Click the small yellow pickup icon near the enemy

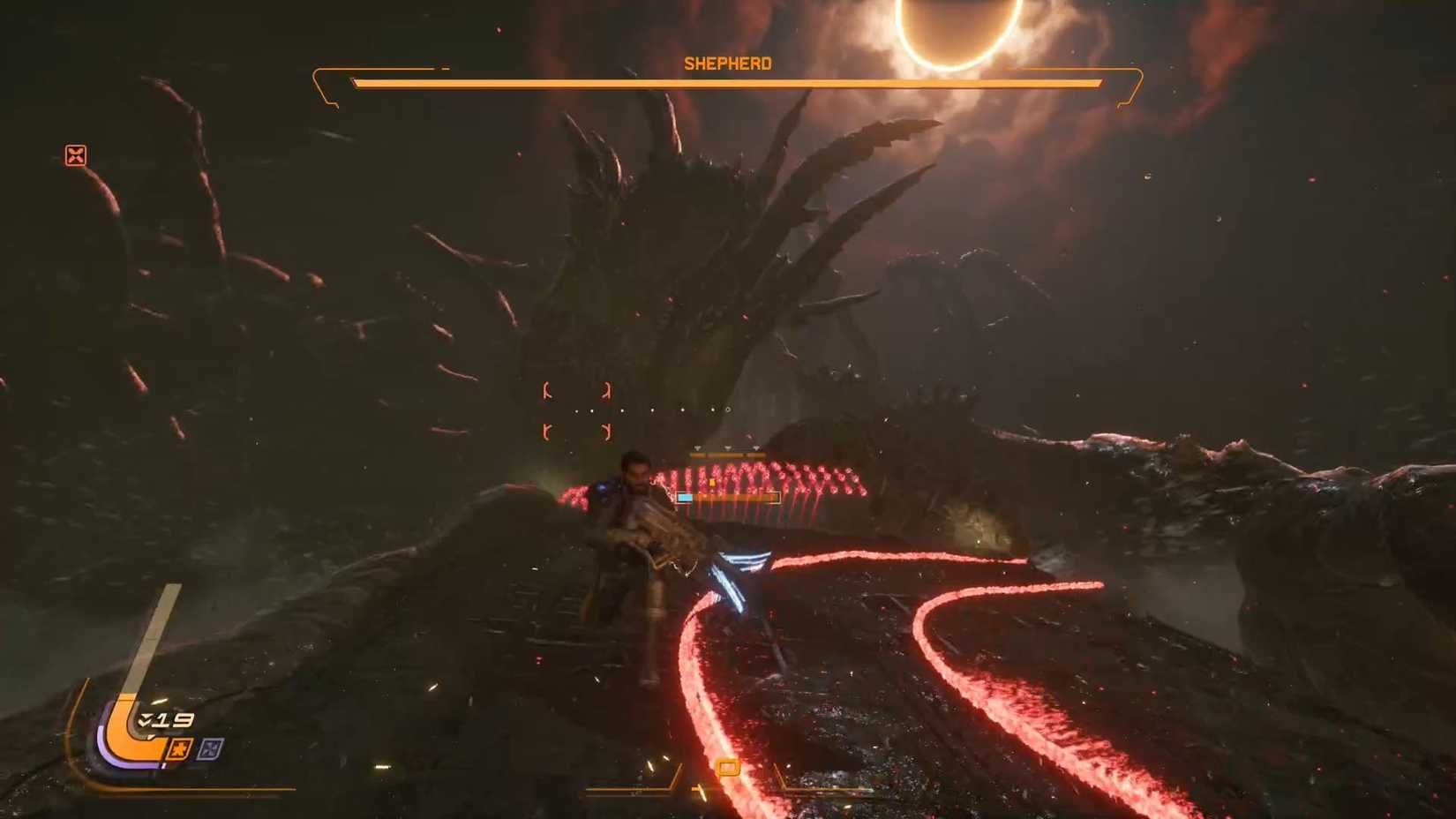pos(712,481)
